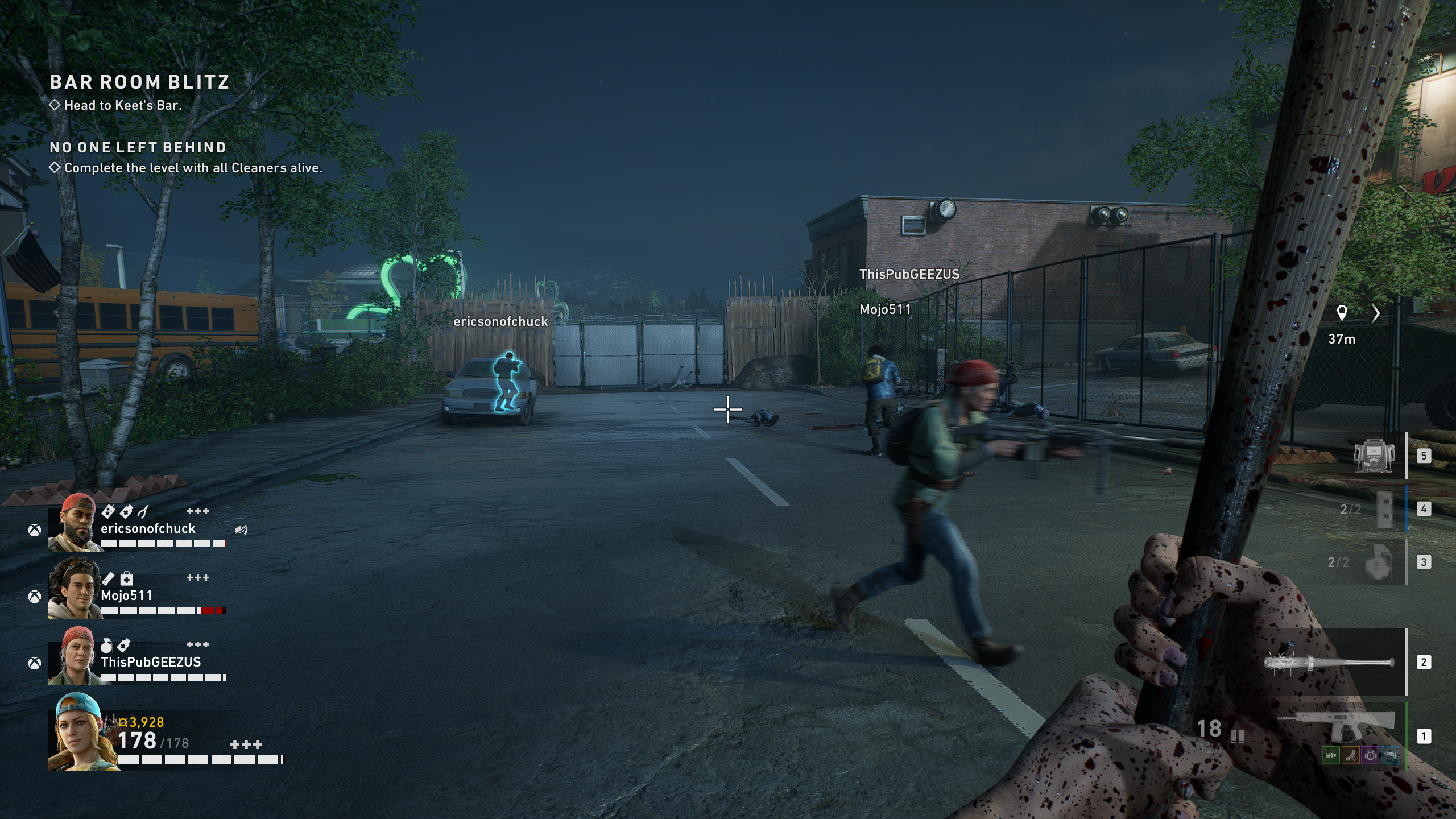Image resolution: width=1456 pixels, height=819 pixels.
Task: Choose Mojo511's teammate portrait
Action: [x=75, y=589]
